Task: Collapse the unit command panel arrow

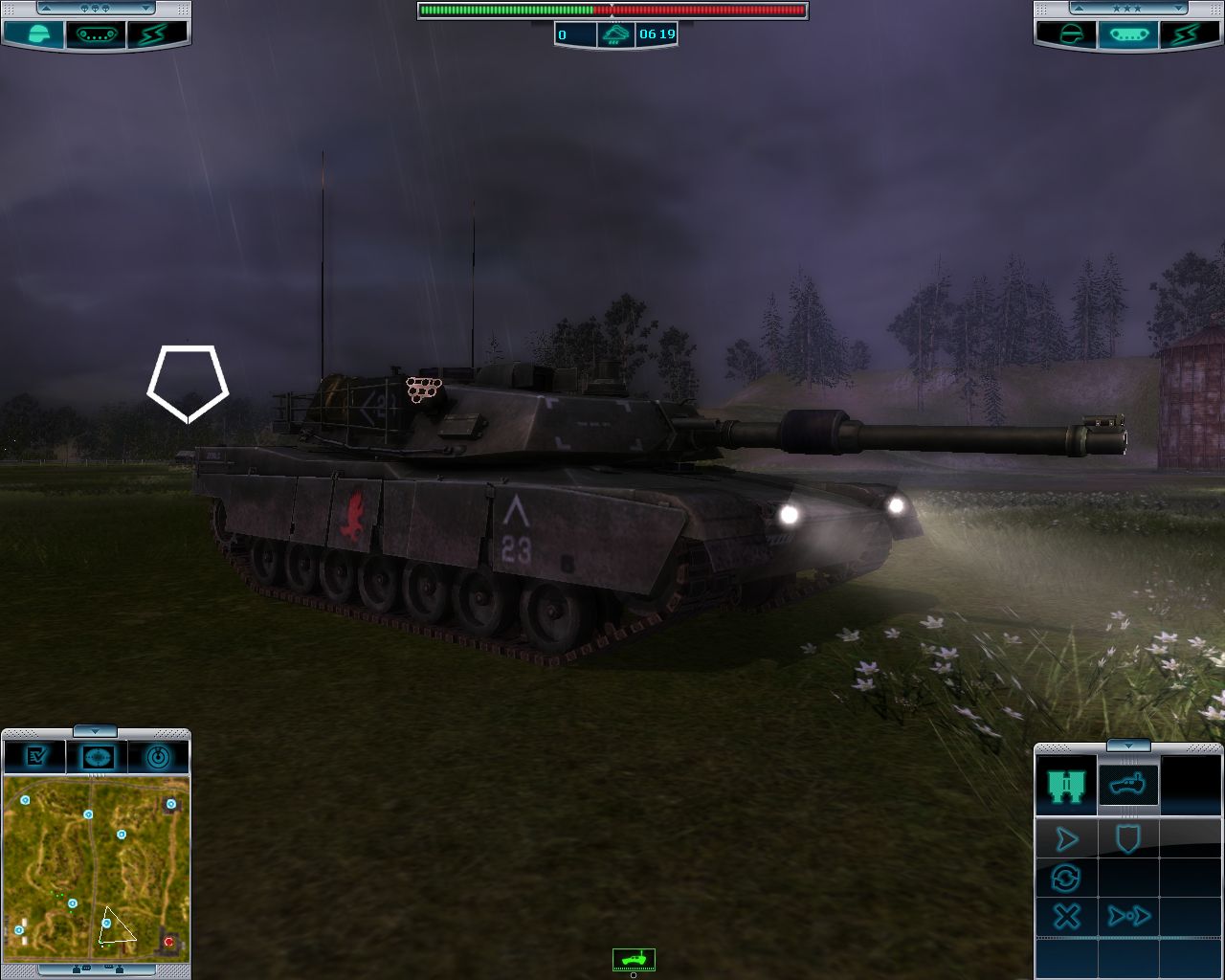Action: 1128,746
